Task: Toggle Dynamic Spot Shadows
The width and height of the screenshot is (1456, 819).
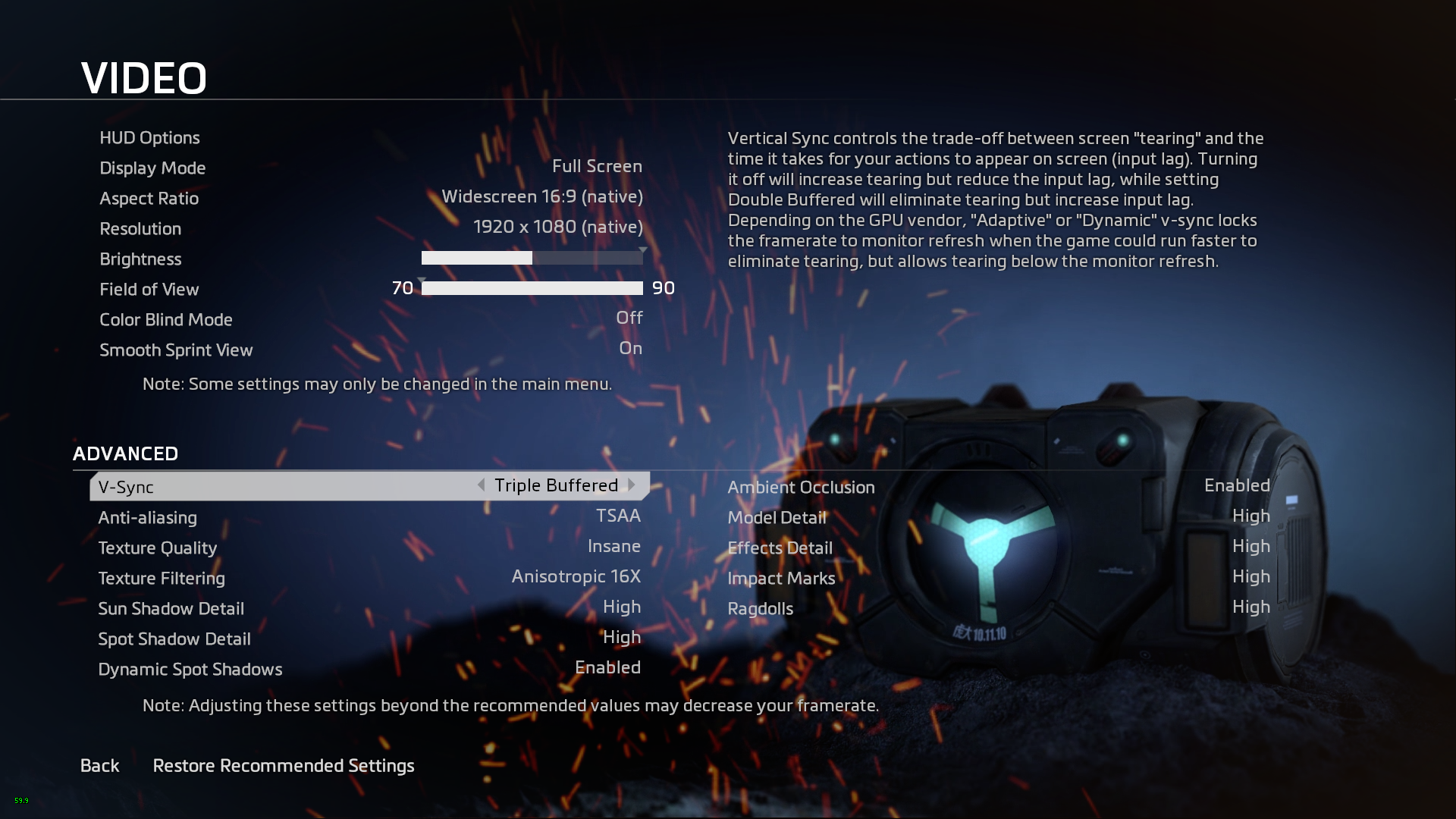Action: pyautogui.click(x=607, y=668)
